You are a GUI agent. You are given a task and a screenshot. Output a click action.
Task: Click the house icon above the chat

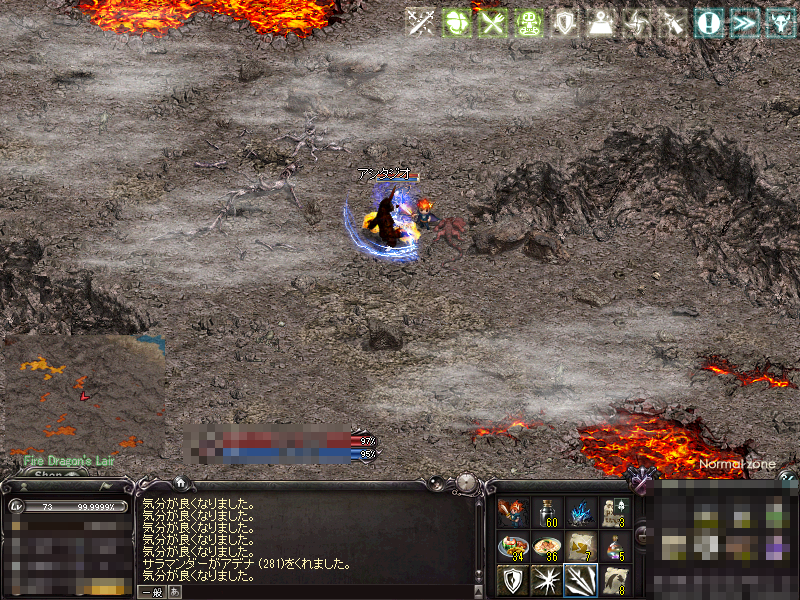[180, 482]
